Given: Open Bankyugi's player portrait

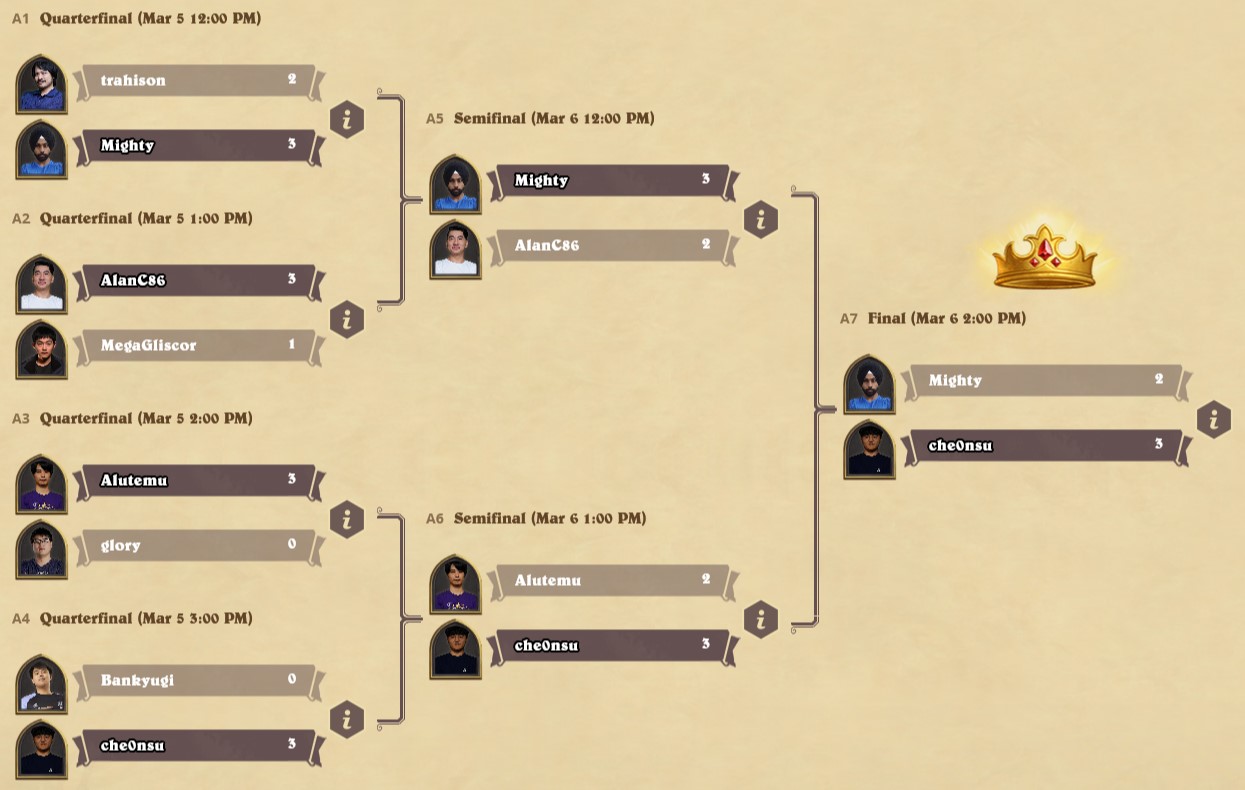Looking at the screenshot, I should click(x=42, y=684).
